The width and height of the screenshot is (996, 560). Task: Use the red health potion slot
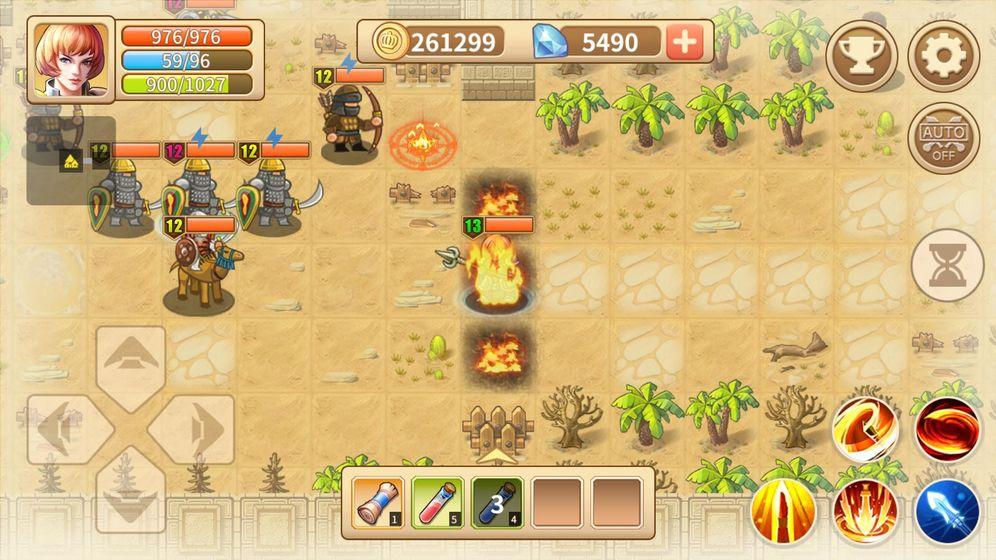440,501
